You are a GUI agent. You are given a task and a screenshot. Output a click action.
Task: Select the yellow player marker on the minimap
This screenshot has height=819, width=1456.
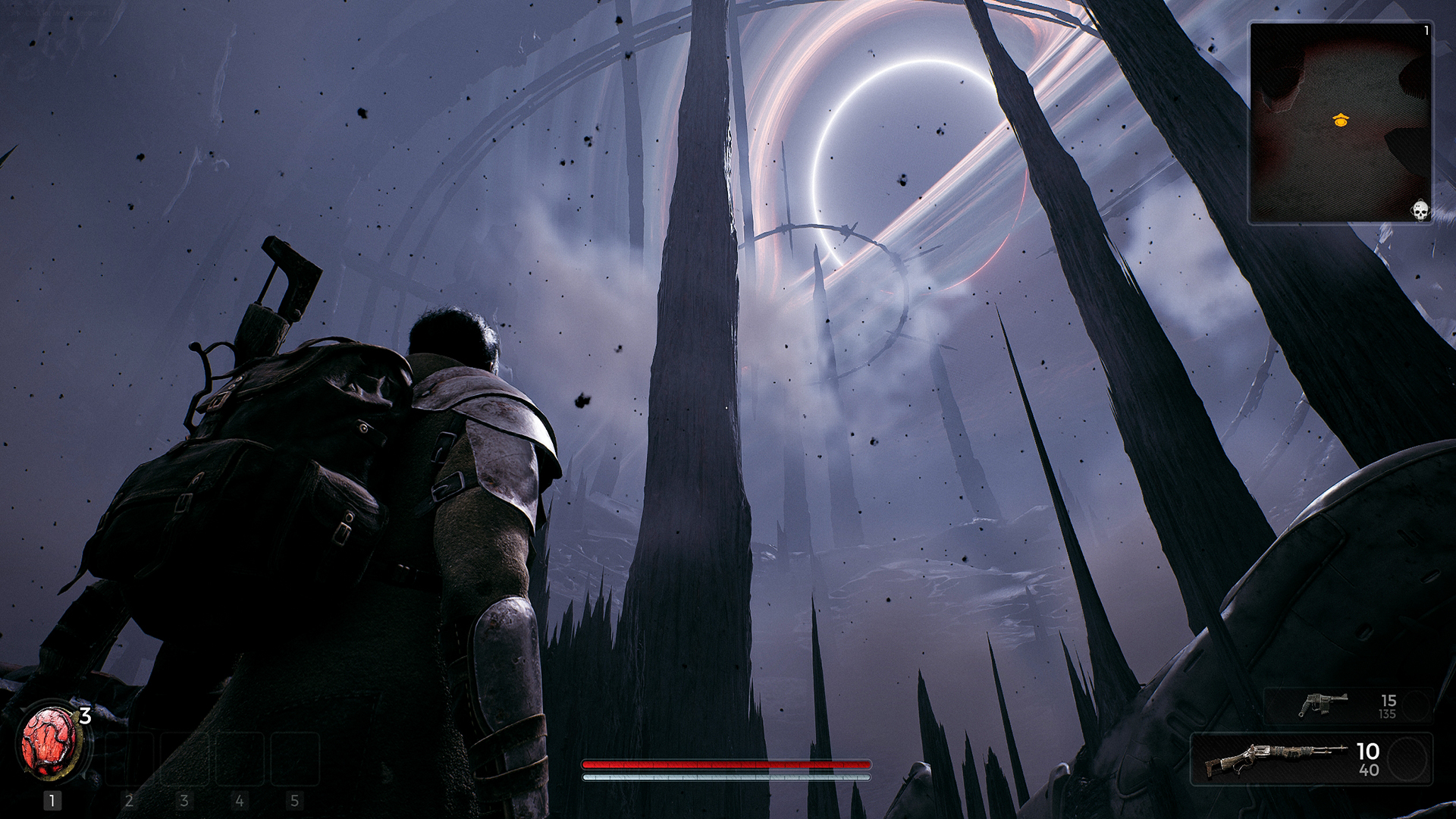coord(1340,119)
